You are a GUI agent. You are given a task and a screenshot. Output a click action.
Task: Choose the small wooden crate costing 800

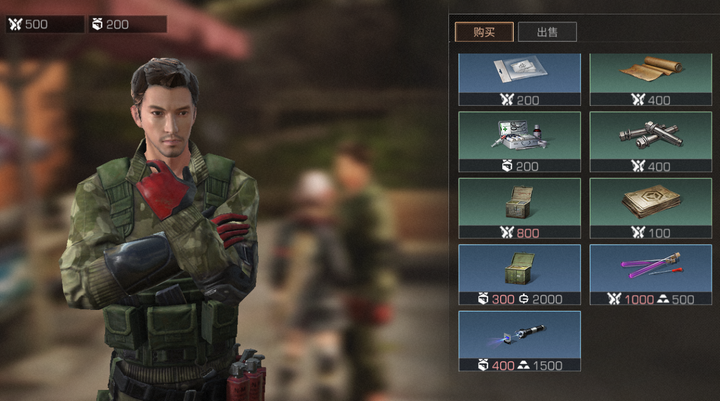(519, 206)
